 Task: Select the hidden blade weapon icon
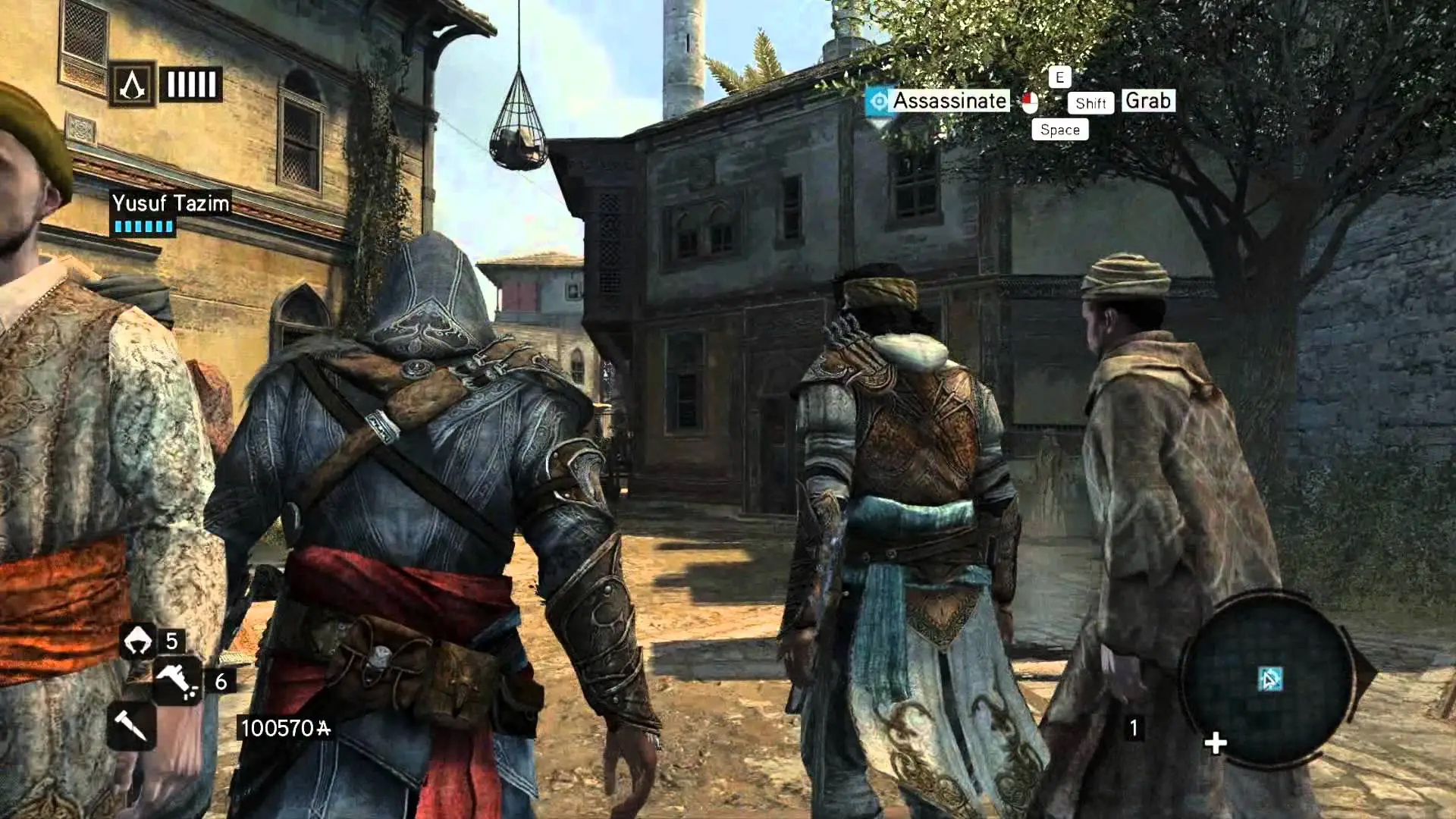tap(130, 726)
